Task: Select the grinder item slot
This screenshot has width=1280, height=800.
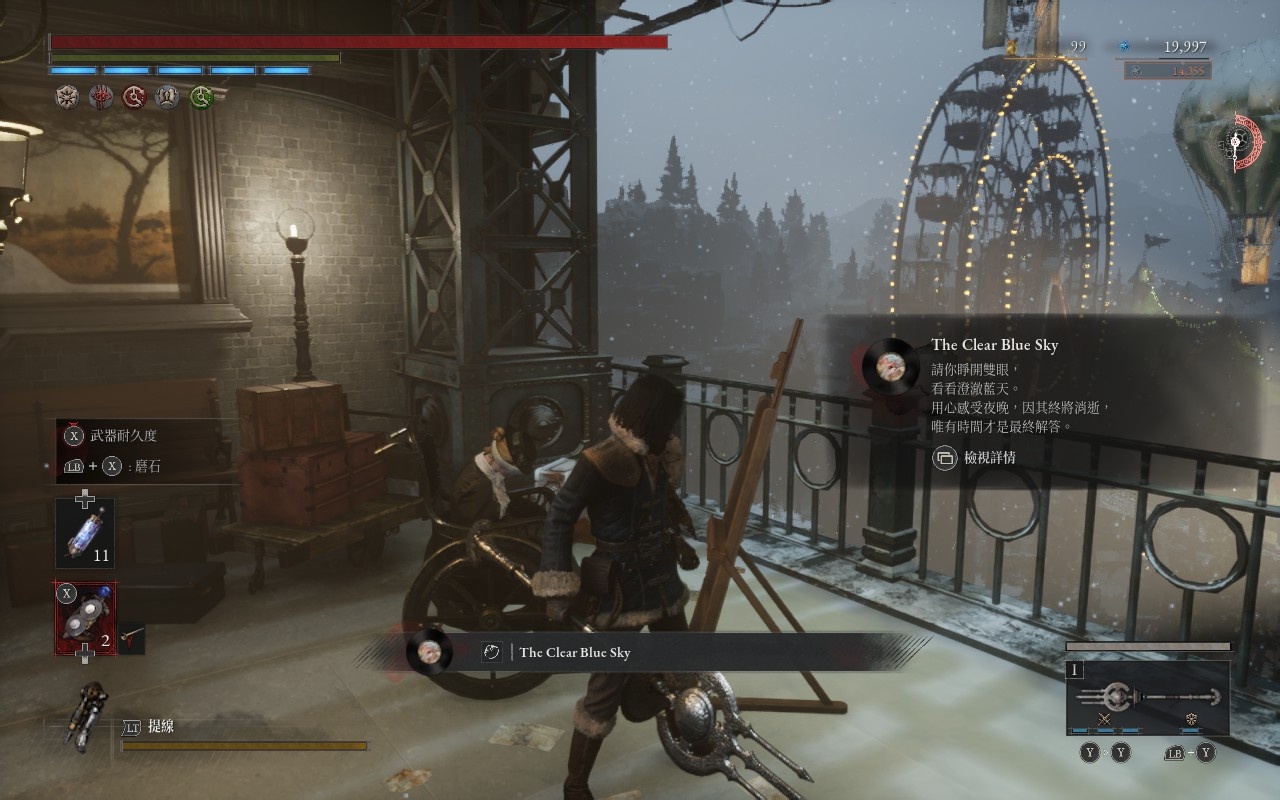Action: click(85, 619)
